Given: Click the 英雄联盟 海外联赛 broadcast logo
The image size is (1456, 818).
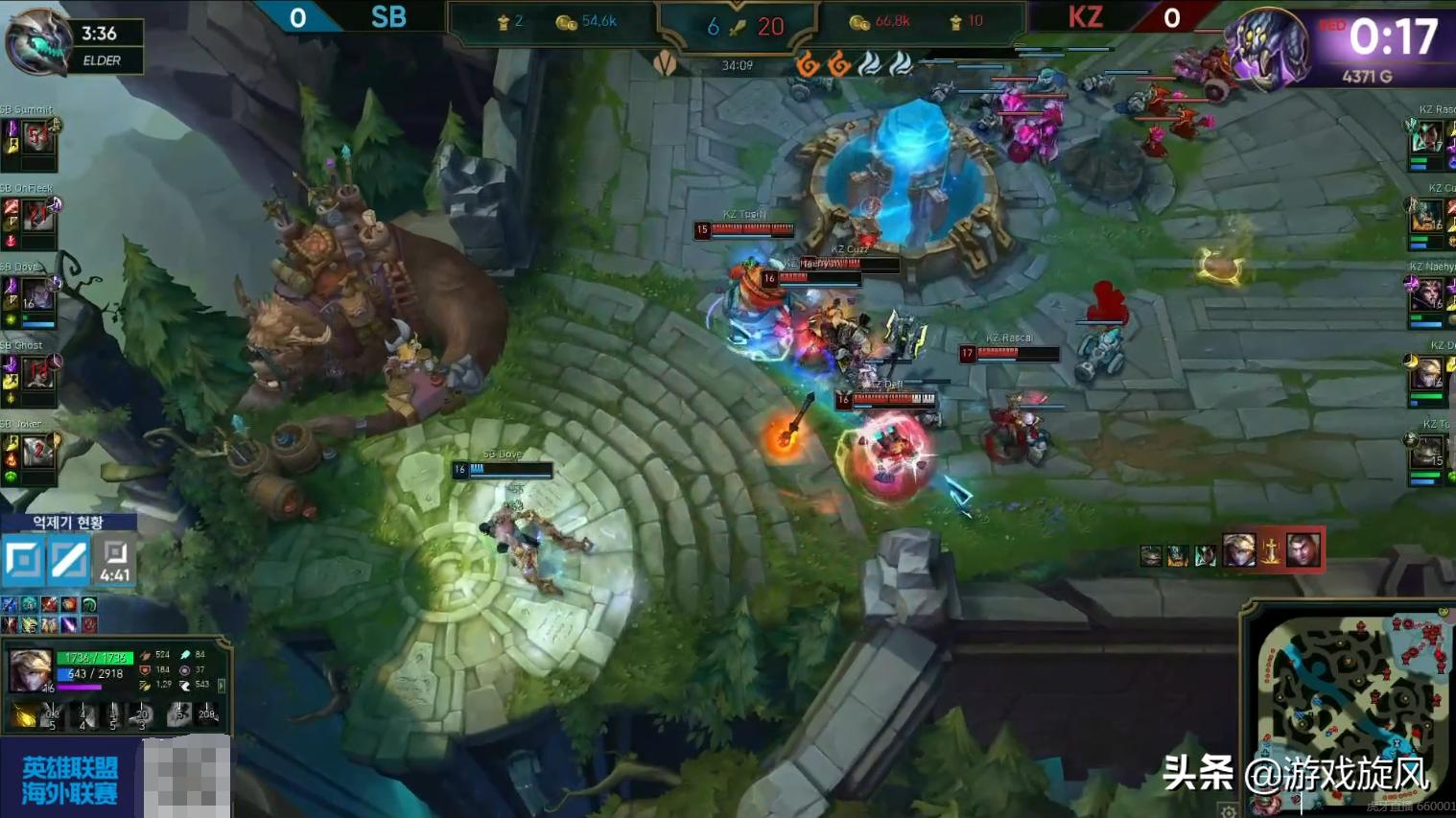Looking at the screenshot, I should (69, 780).
